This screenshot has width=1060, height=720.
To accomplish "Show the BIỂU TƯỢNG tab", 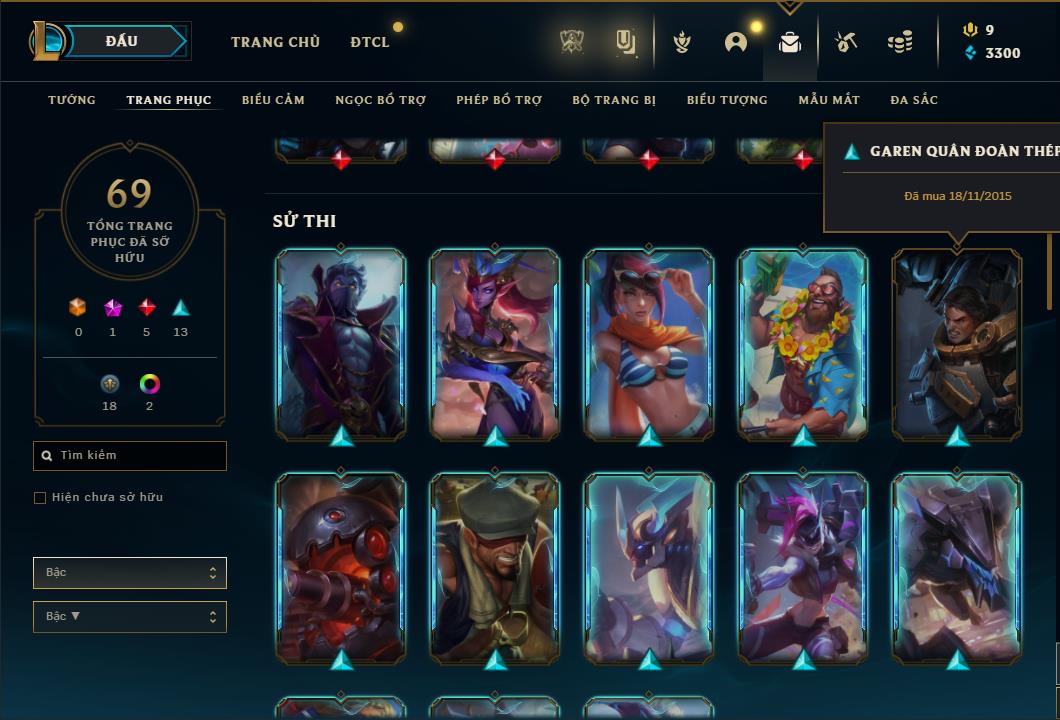I will point(727,100).
